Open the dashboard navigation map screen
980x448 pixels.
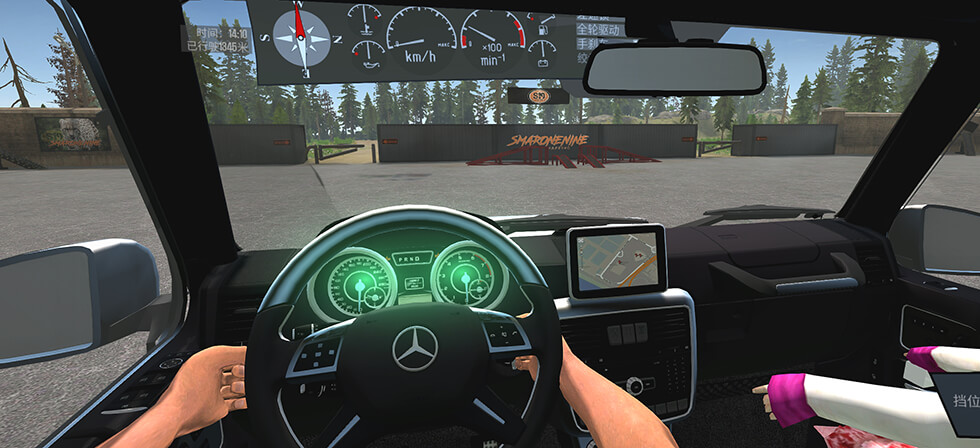616,260
